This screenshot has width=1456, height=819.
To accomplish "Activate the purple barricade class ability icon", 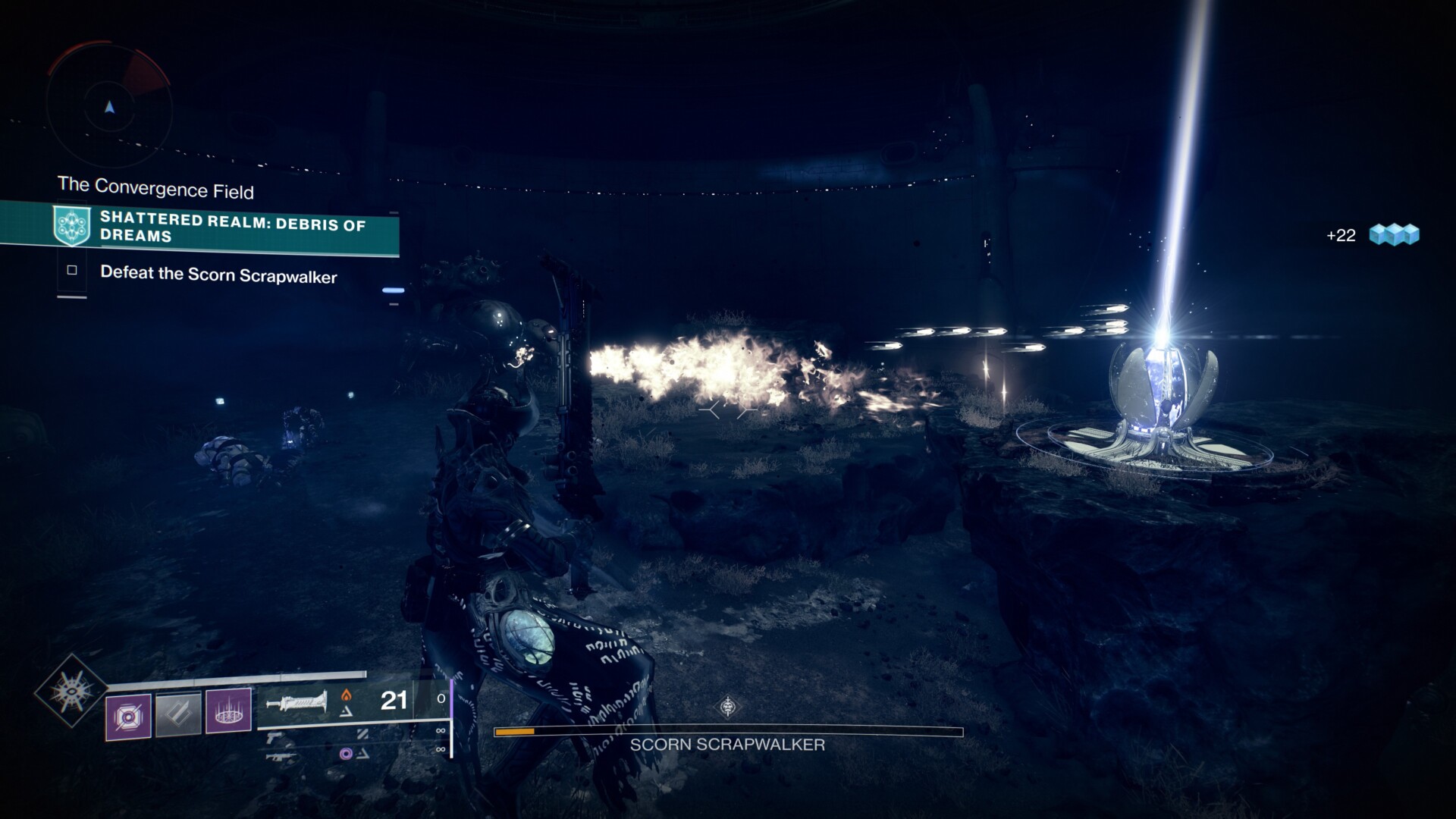I will (x=228, y=713).
